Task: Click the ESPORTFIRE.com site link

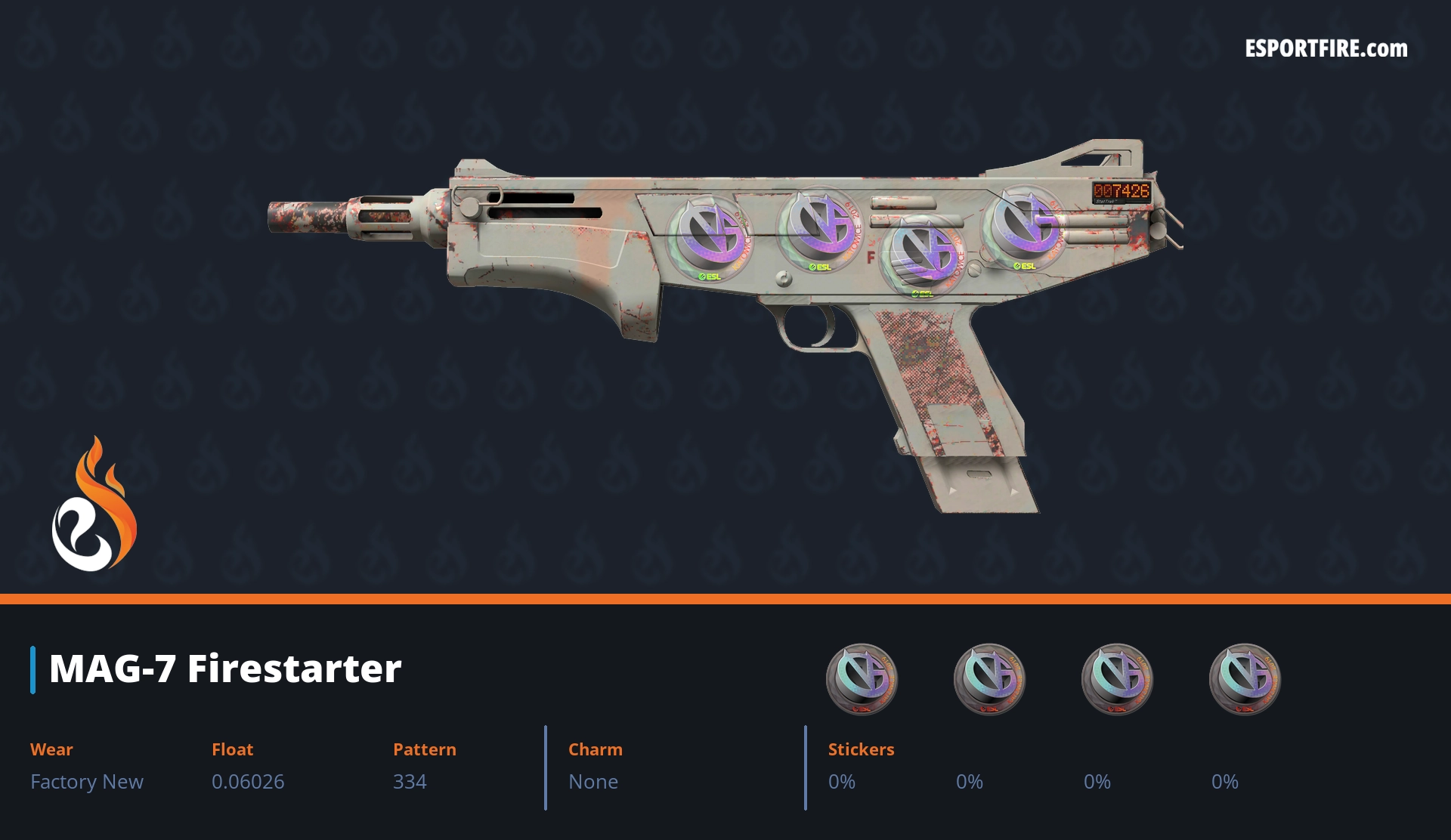Action: (x=1326, y=49)
